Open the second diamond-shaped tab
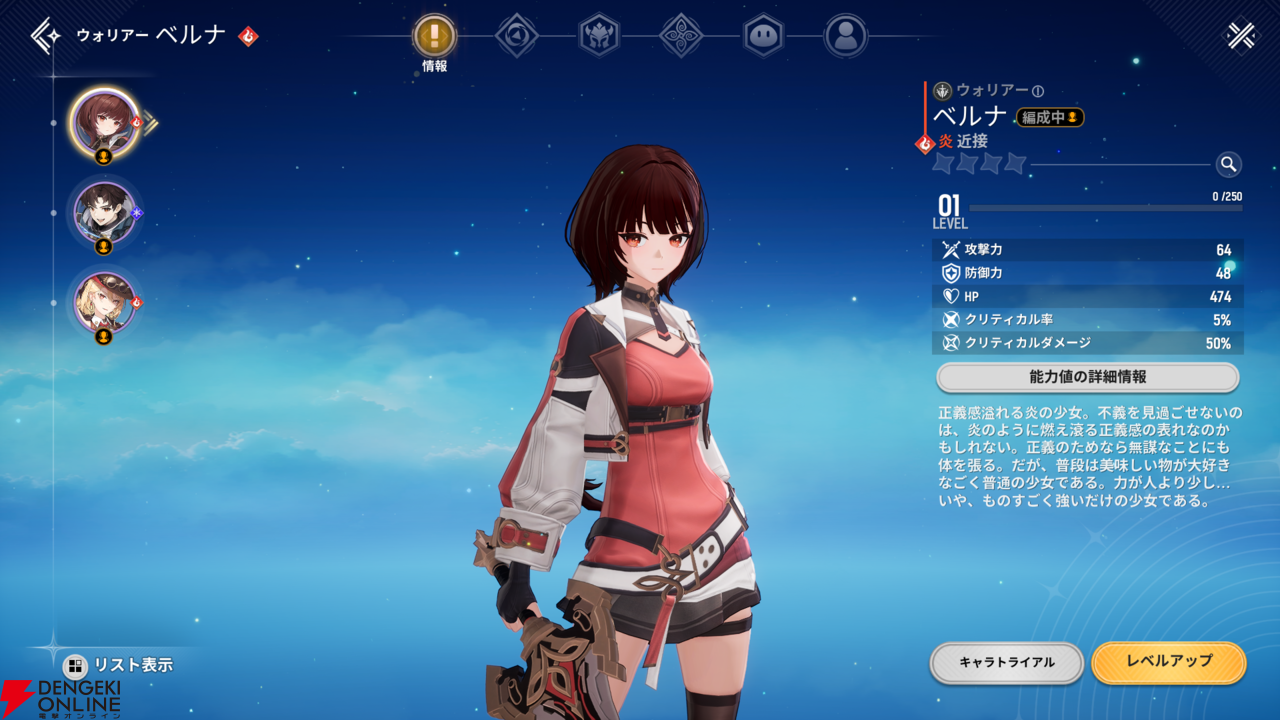Image resolution: width=1280 pixels, height=720 pixels. point(517,37)
